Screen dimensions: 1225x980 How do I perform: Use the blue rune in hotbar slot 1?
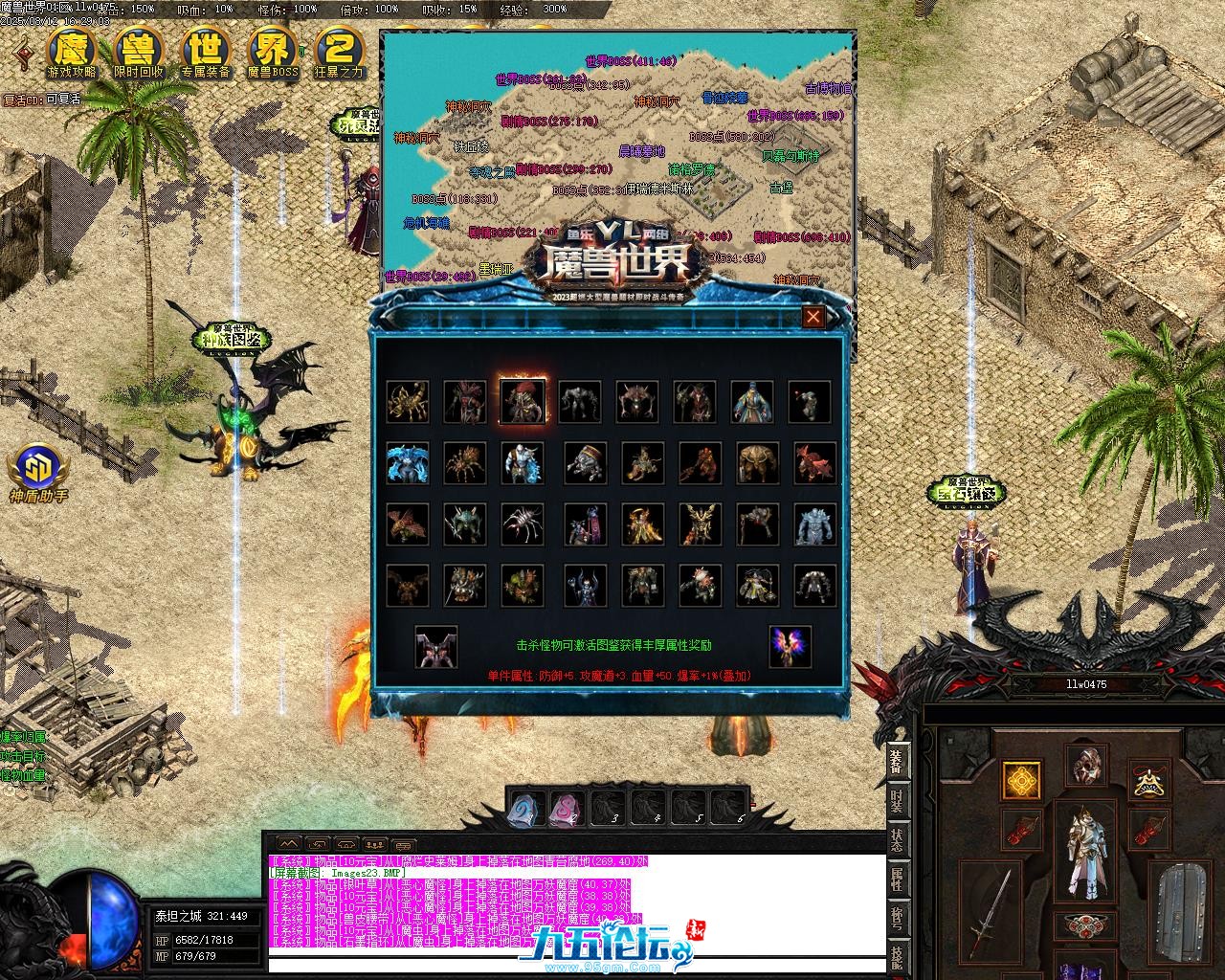[x=525, y=807]
